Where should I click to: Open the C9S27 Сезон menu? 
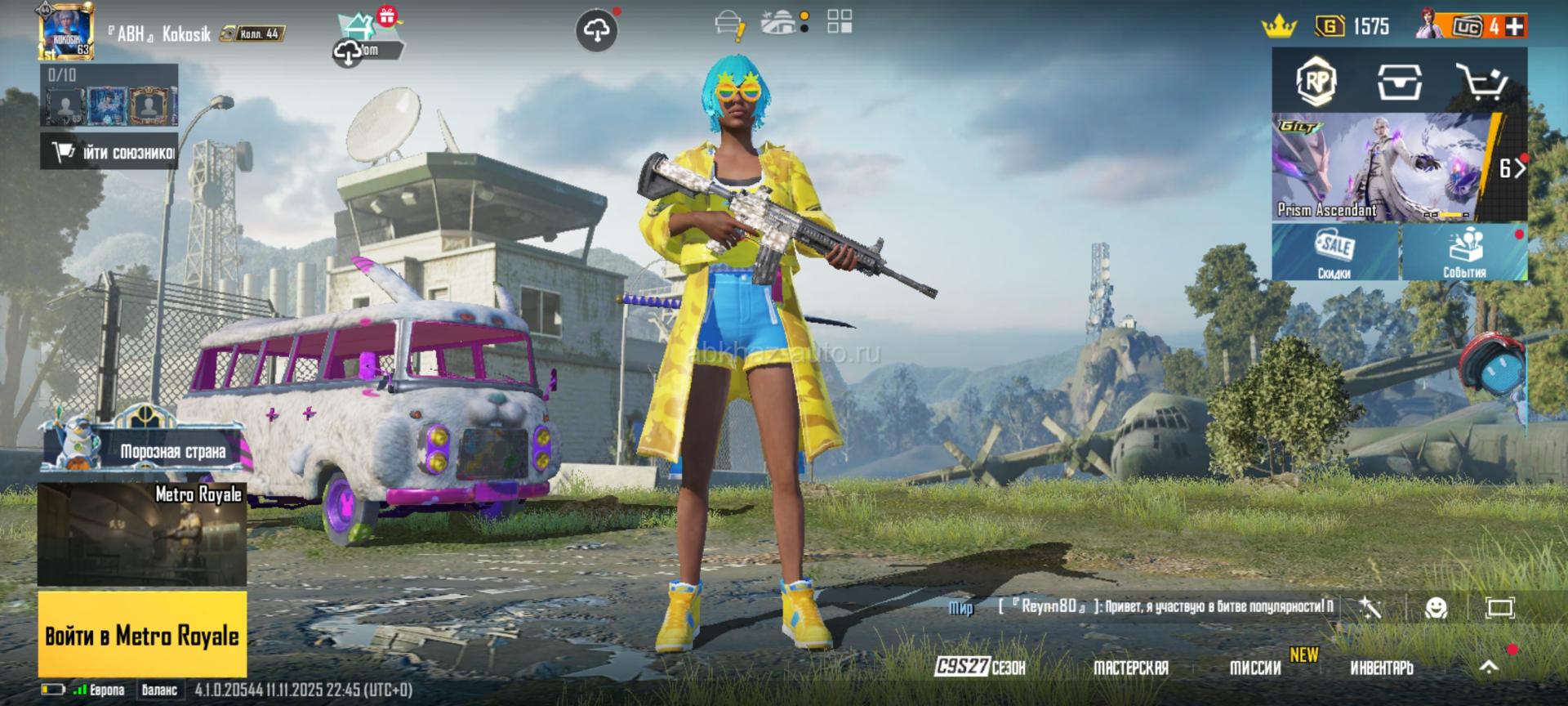click(980, 667)
